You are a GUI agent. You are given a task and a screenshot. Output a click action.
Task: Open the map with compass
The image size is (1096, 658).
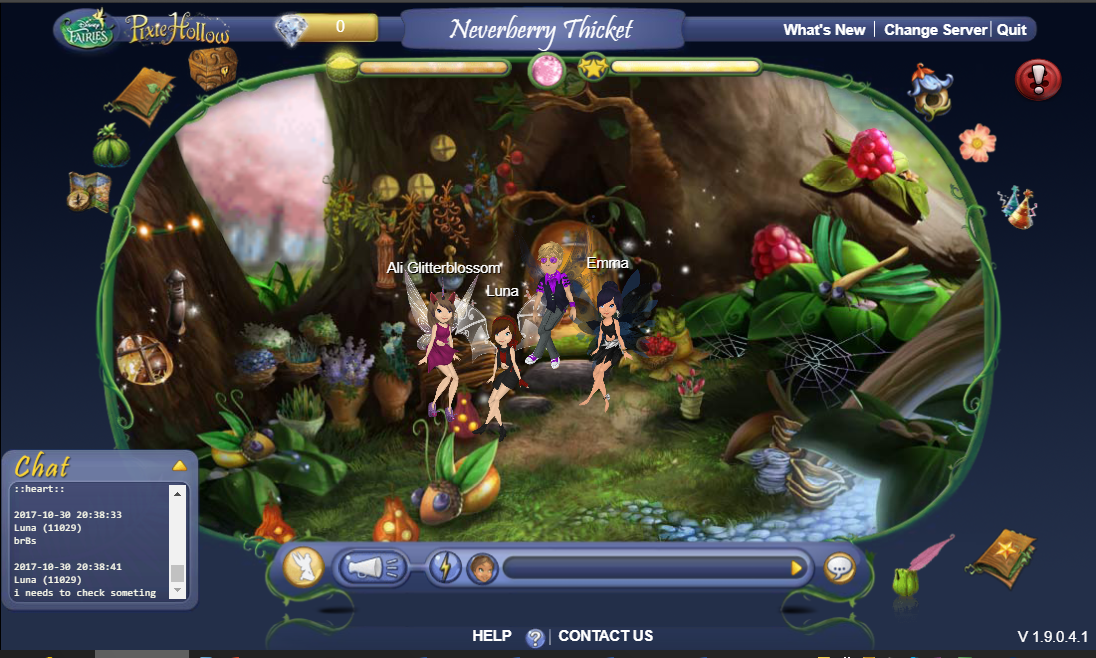click(89, 191)
